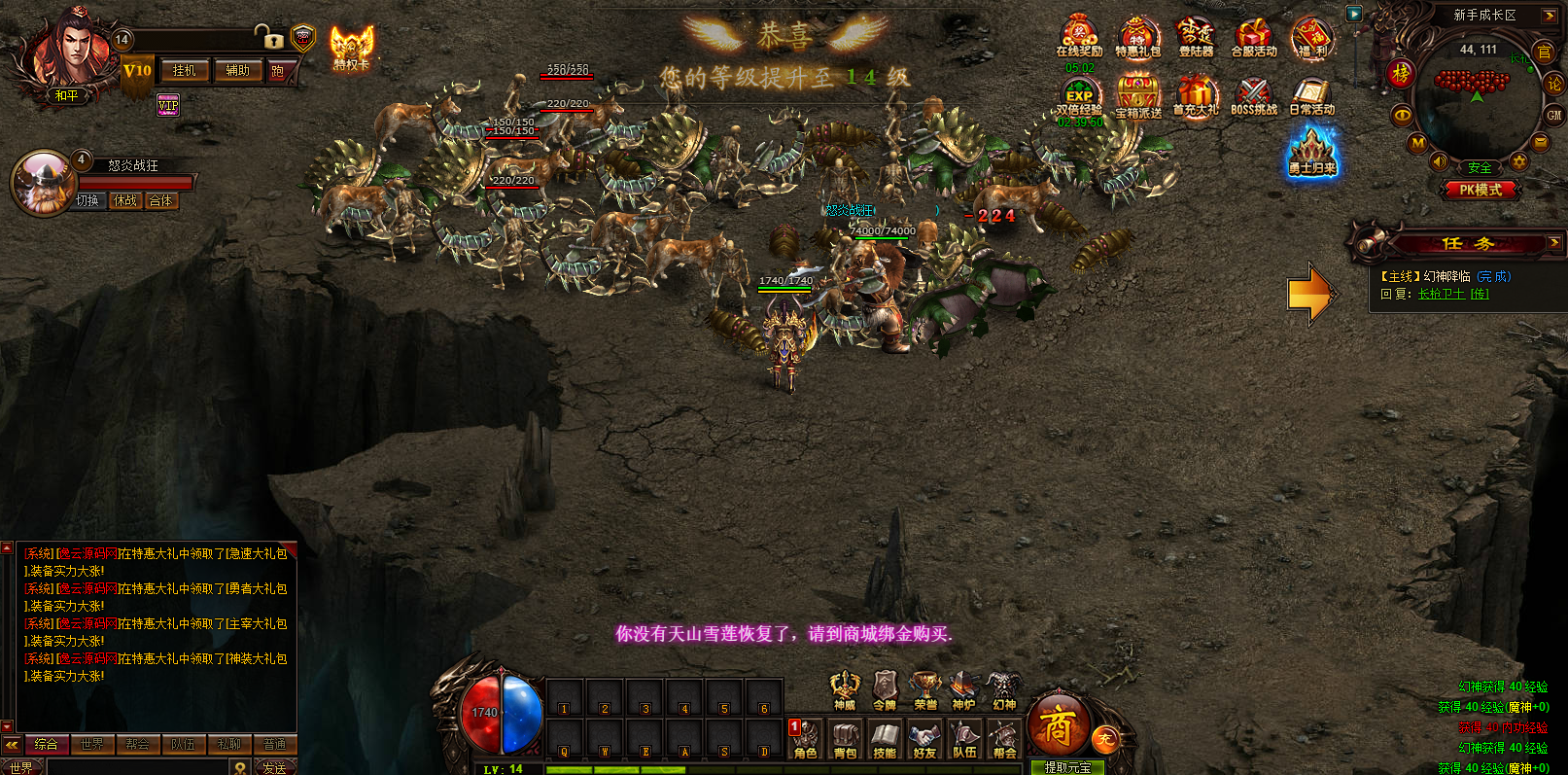Image resolution: width=1568 pixels, height=775 pixels.
Task: Switch pet with the 切换 button
Action: 87,200
